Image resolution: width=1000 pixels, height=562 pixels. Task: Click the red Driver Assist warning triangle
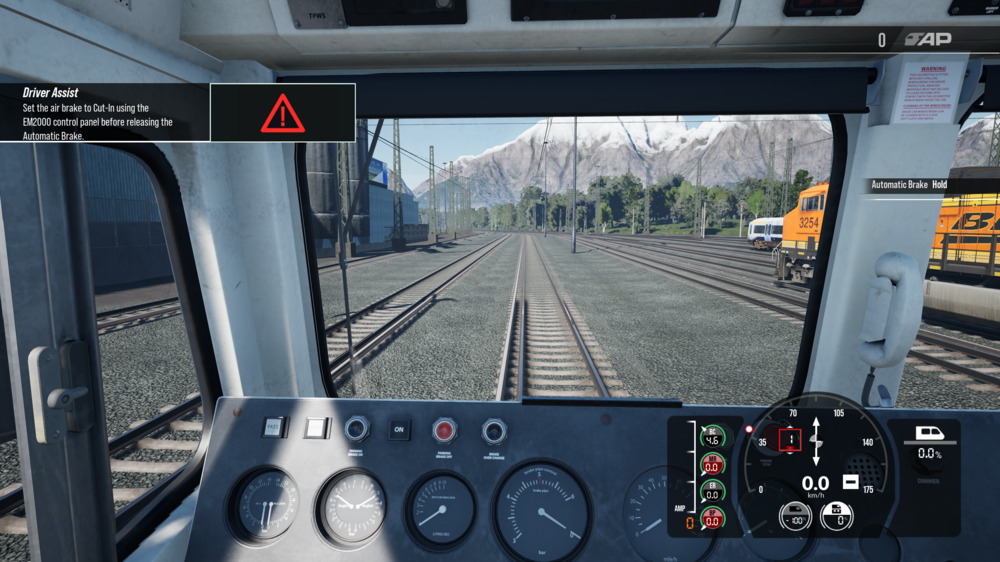283,114
